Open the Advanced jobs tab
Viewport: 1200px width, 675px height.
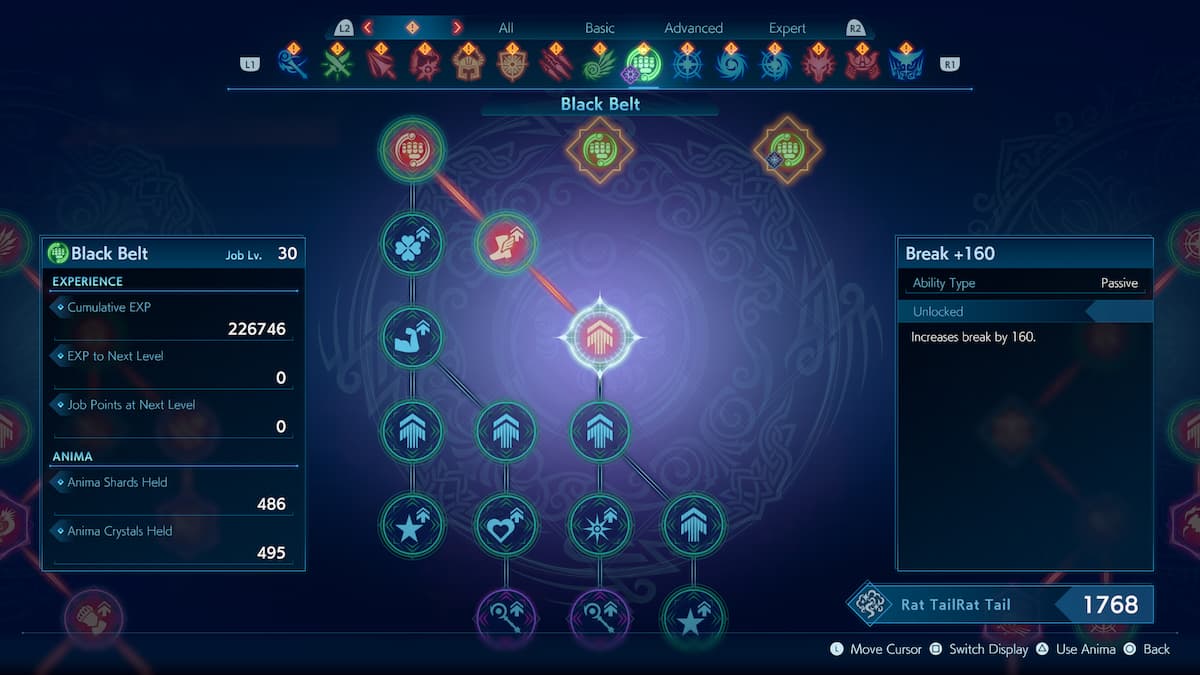693,28
